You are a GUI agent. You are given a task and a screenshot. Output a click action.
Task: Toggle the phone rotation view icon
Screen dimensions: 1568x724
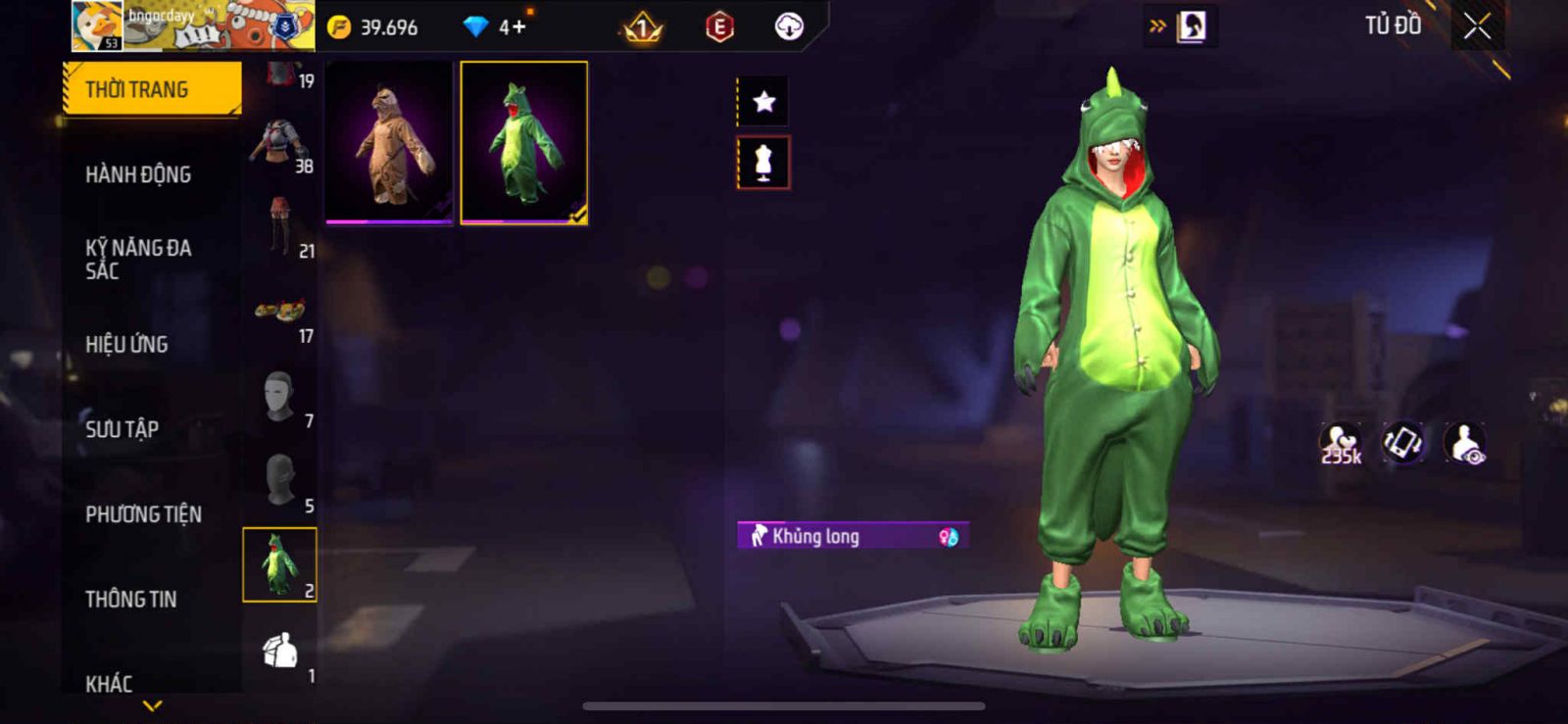[1403, 443]
